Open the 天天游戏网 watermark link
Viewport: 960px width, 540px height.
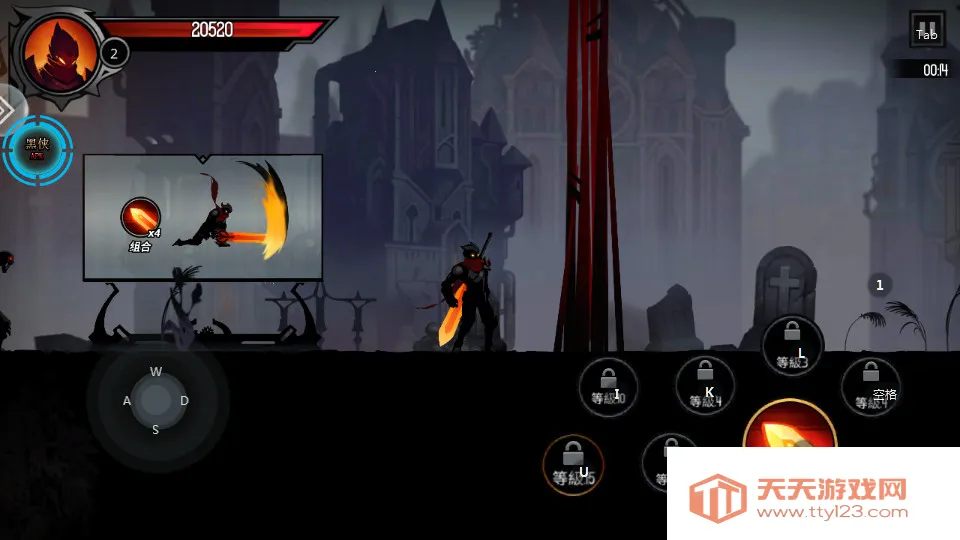coord(812,497)
